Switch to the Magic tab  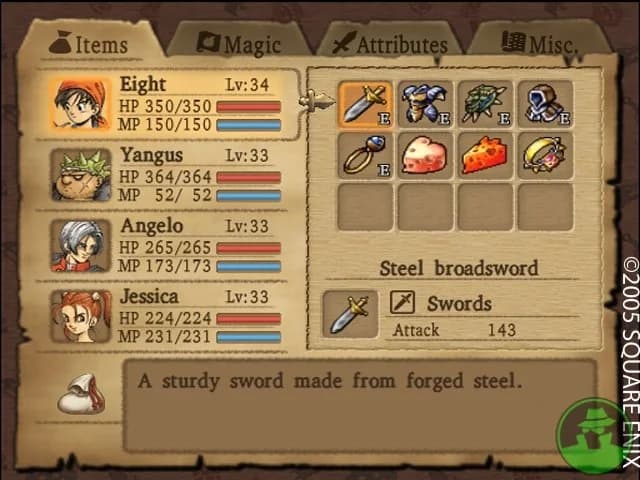coord(238,44)
